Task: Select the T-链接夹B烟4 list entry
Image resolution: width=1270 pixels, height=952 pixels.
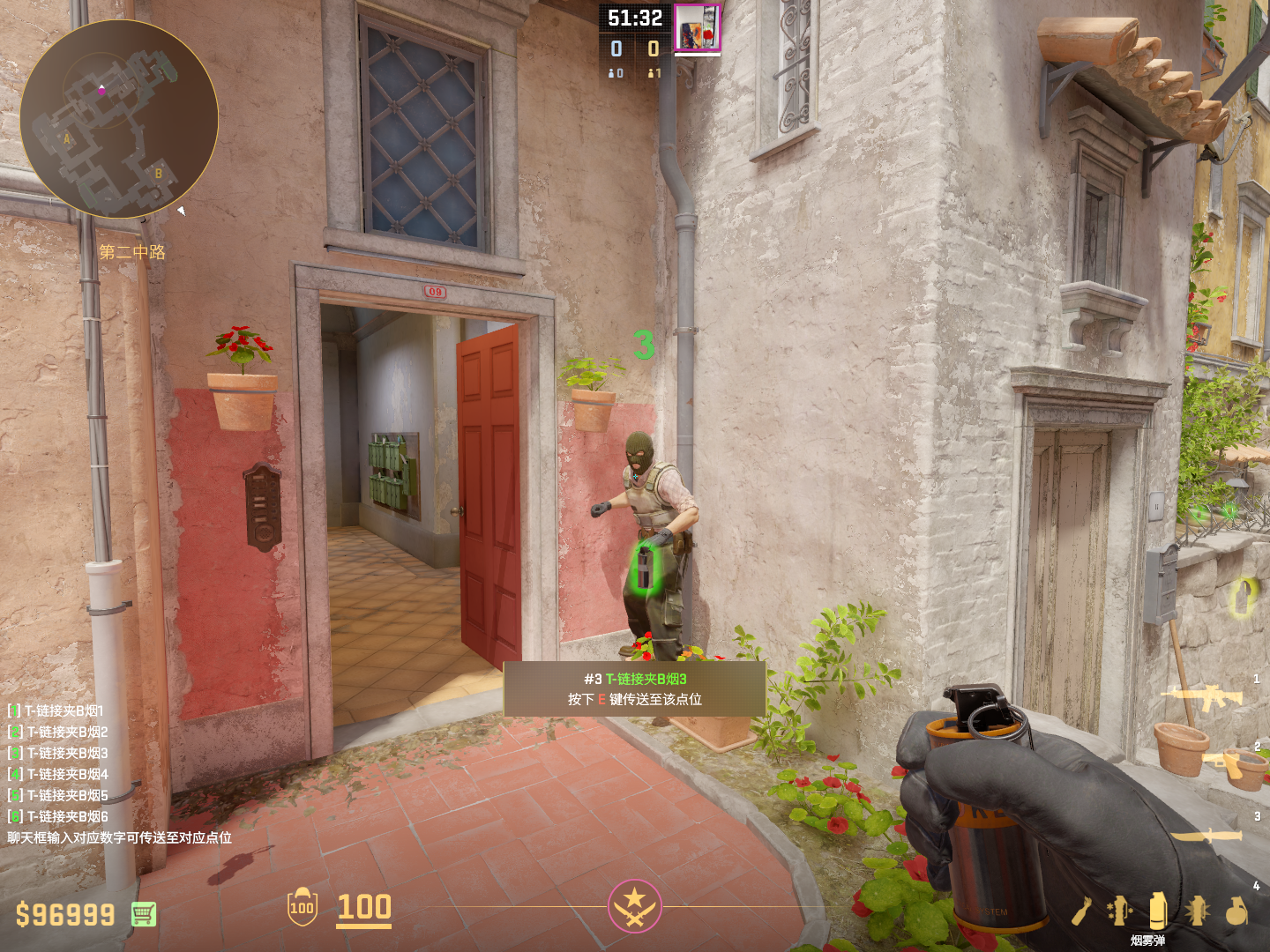Action: pos(58,774)
